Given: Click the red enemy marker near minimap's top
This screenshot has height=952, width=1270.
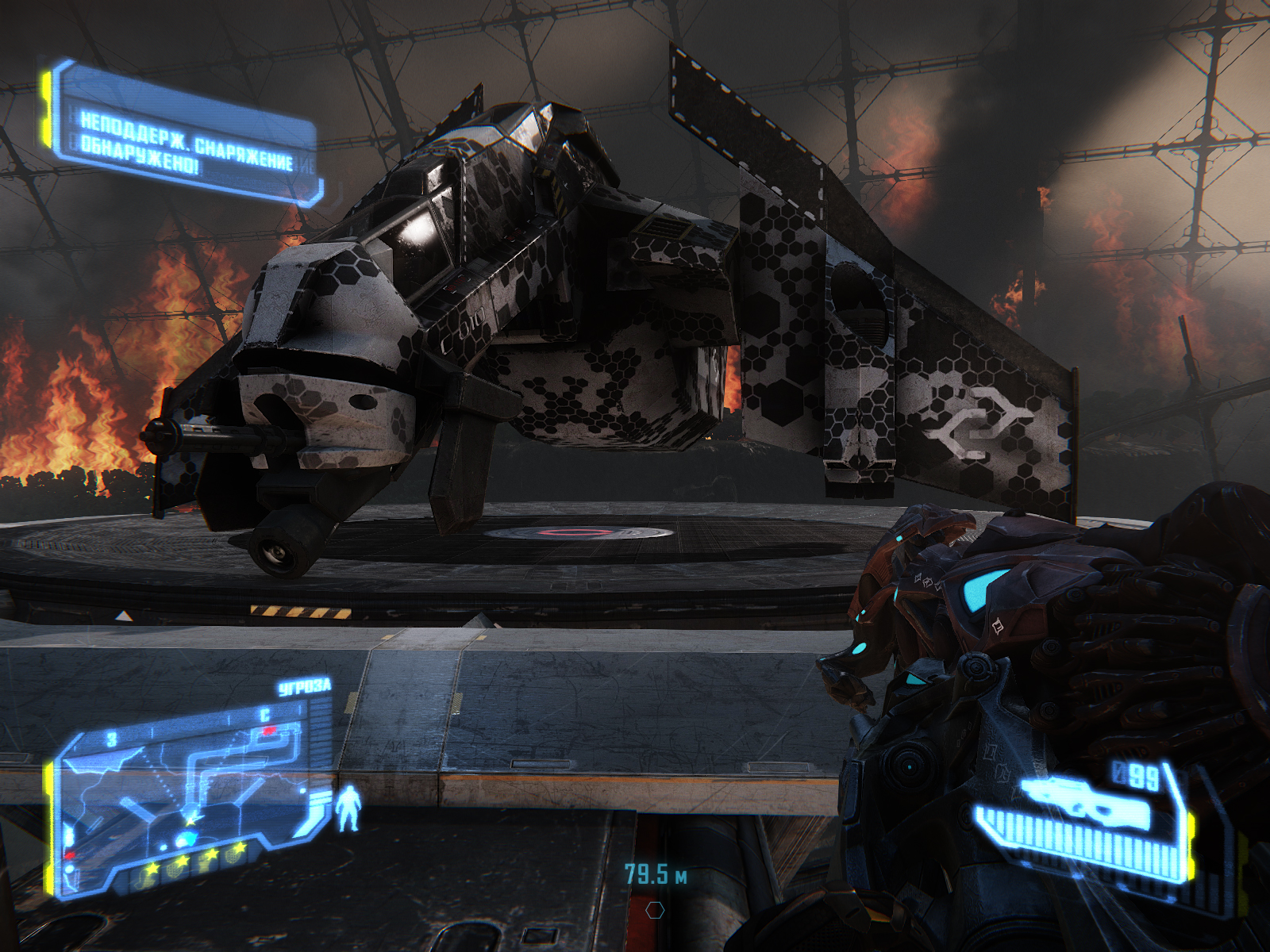Looking at the screenshot, I should [x=269, y=730].
